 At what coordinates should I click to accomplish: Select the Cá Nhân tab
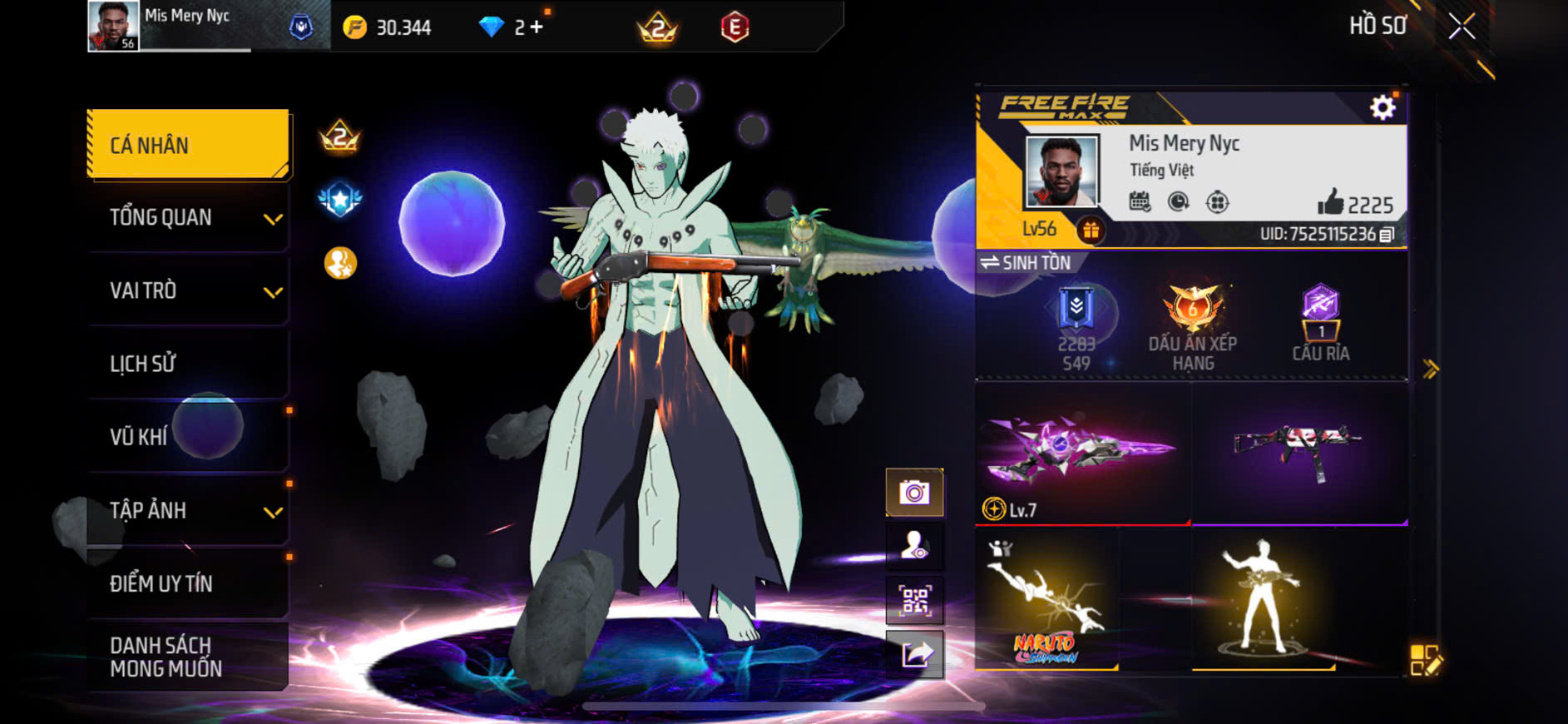(188, 145)
